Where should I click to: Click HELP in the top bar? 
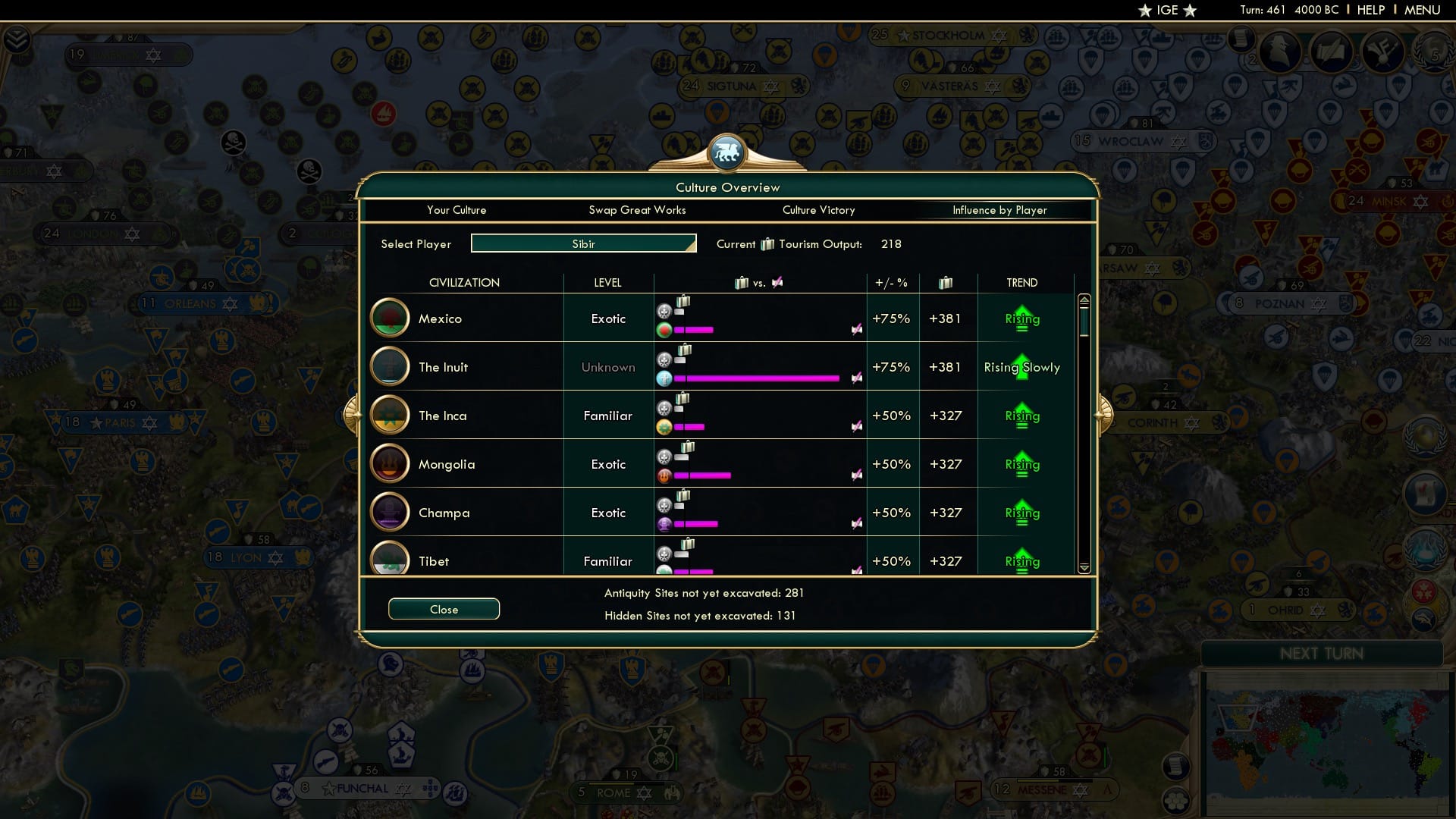coord(1370,10)
